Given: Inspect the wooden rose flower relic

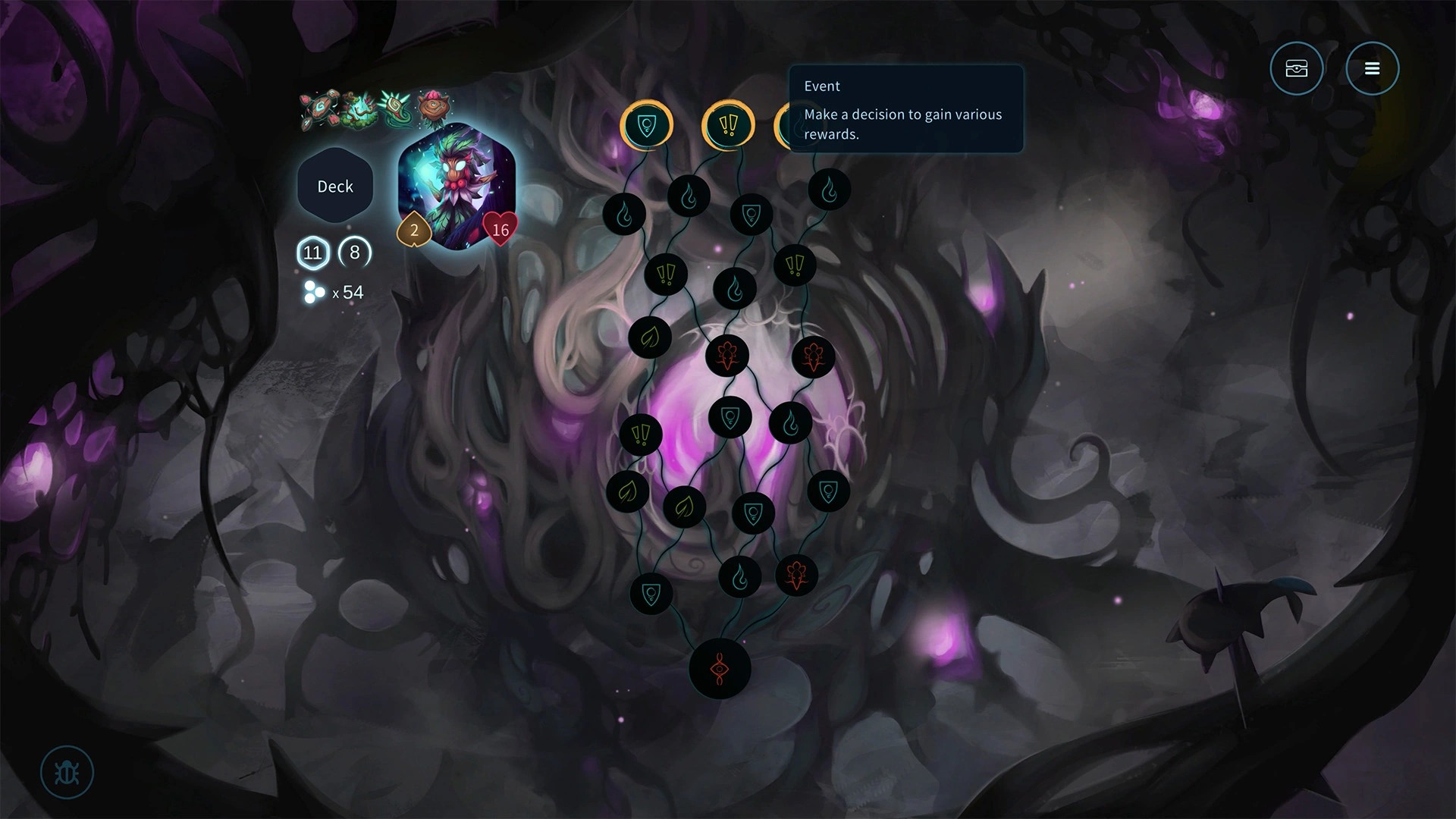Looking at the screenshot, I should (433, 108).
